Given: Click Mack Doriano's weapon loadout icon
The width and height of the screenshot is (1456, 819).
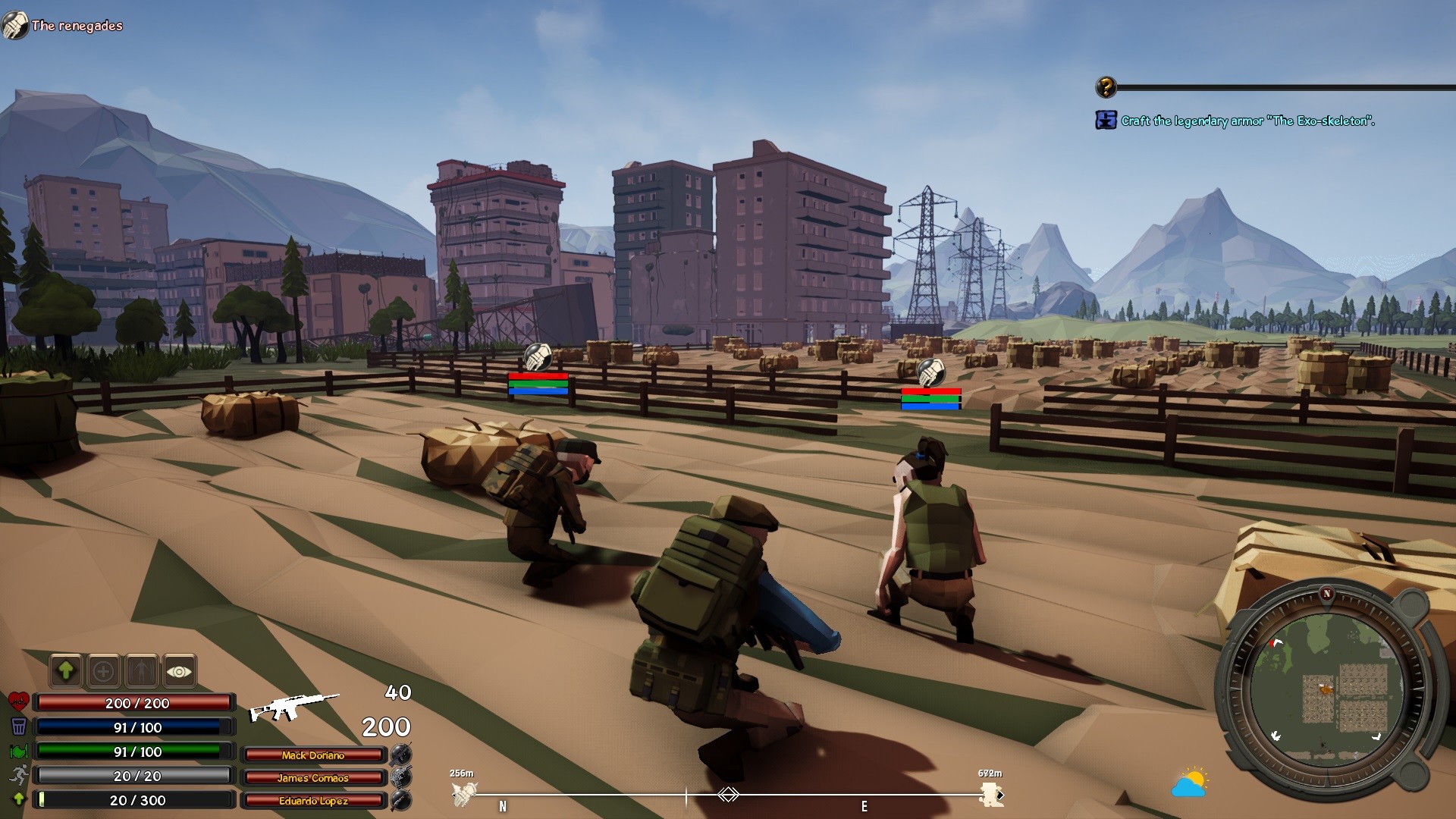Looking at the screenshot, I should pos(403,755).
